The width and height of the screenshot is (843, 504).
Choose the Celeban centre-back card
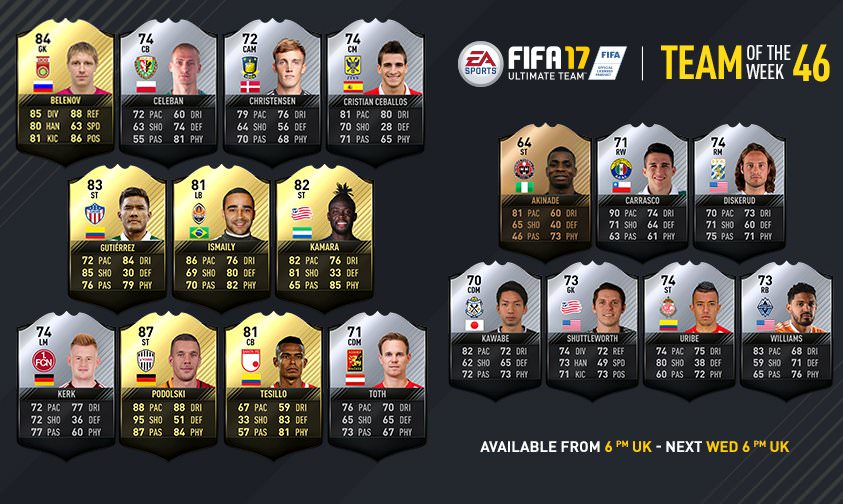[x=169, y=87]
